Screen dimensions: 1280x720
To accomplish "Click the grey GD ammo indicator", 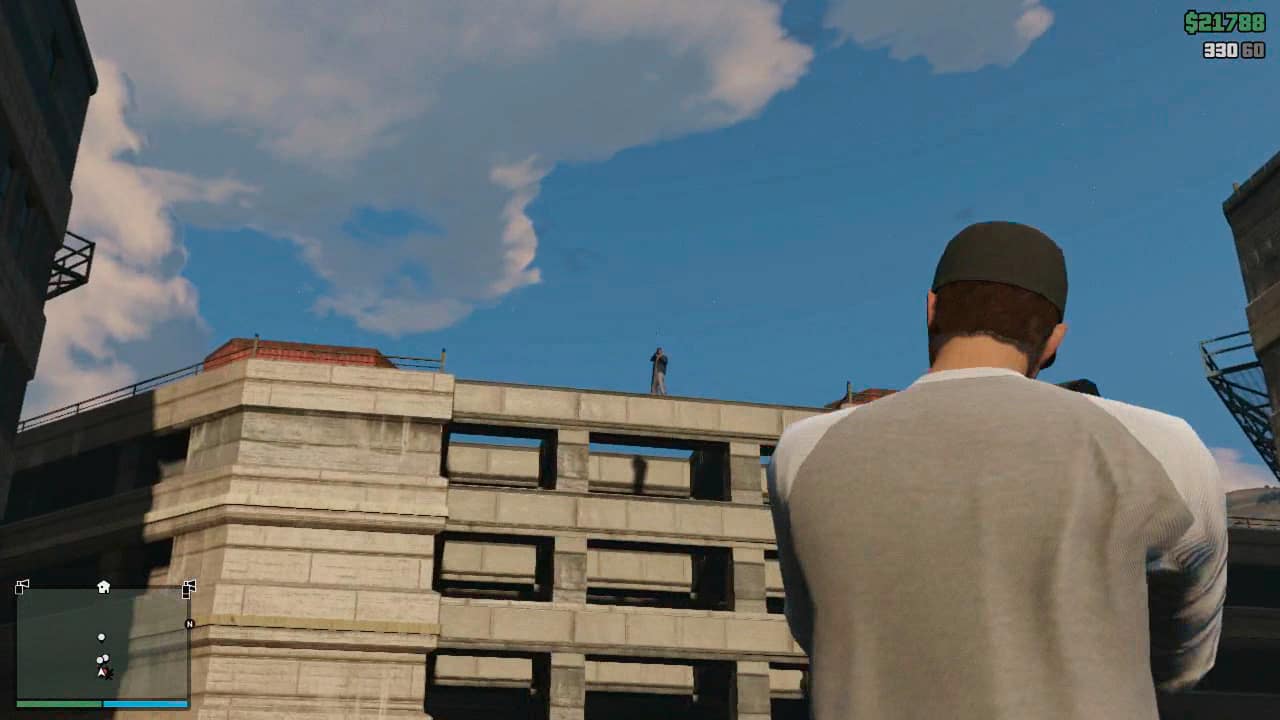I will coord(1253,50).
